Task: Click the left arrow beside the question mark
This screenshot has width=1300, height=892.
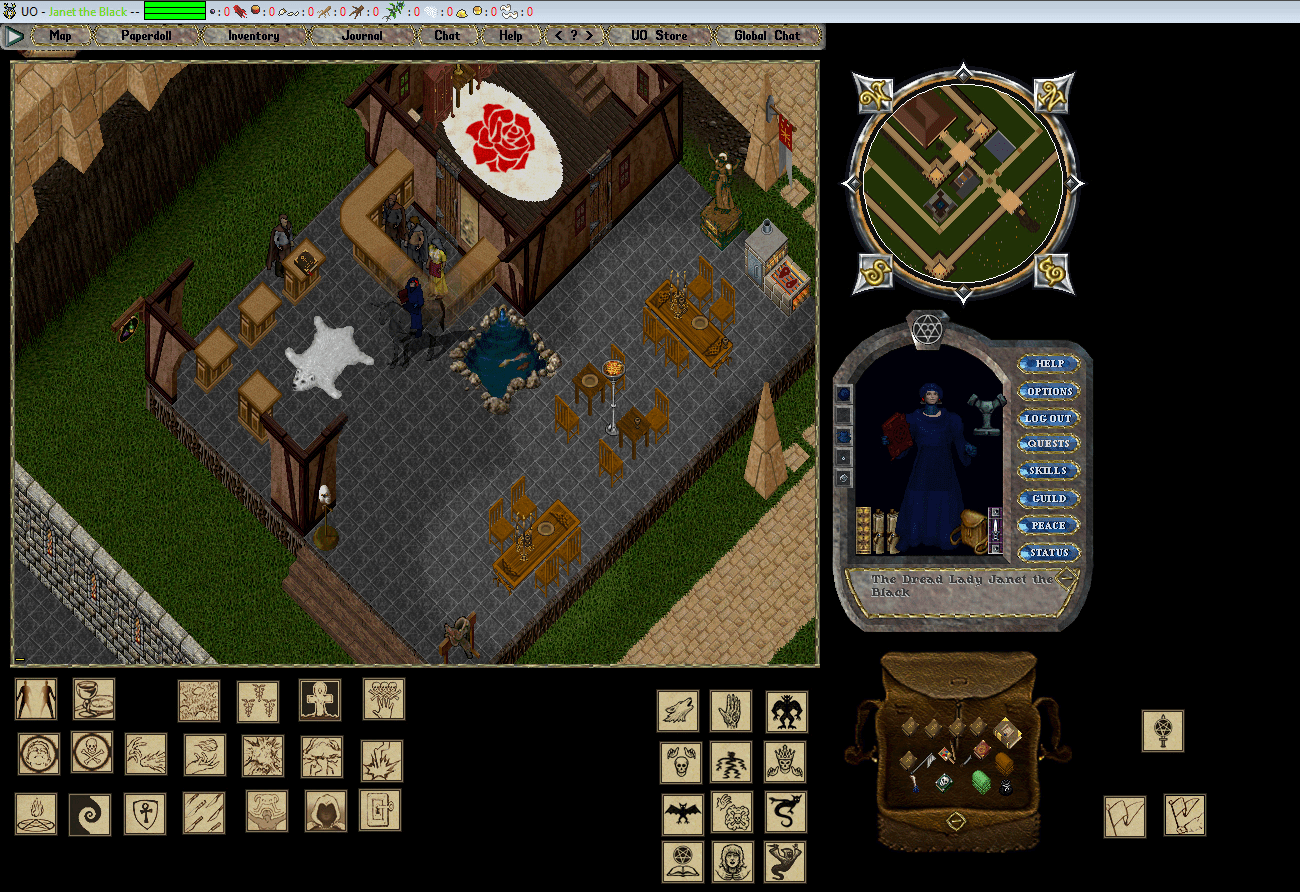Action: pyautogui.click(x=557, y=35)
